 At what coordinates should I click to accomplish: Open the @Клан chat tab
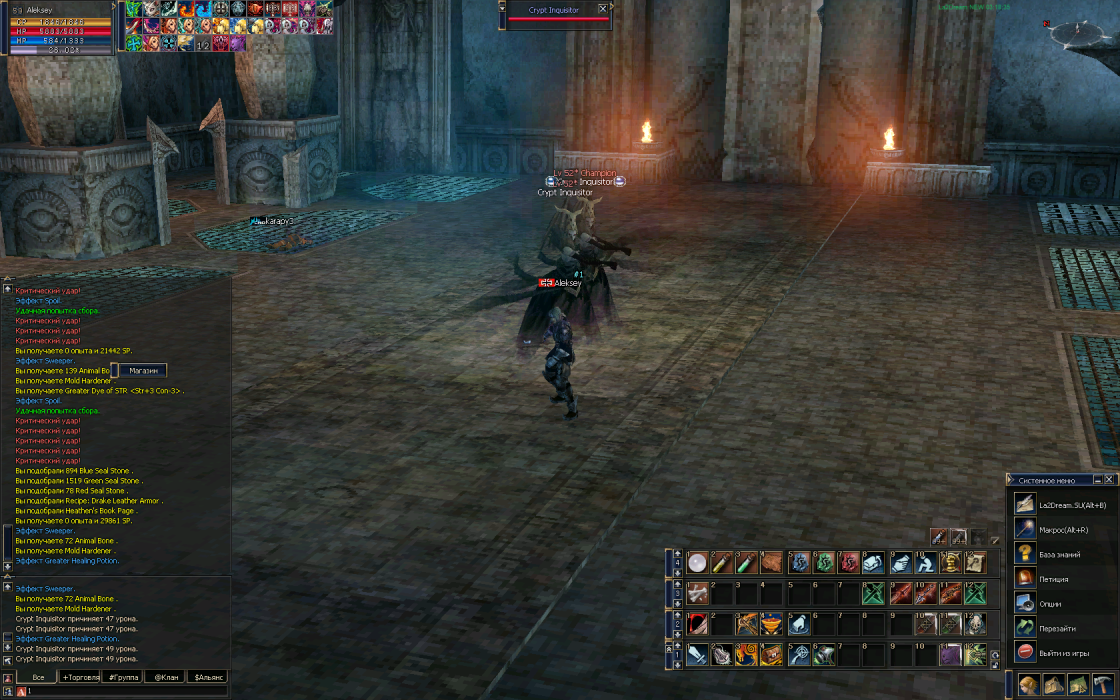click(x=164, y=678)
